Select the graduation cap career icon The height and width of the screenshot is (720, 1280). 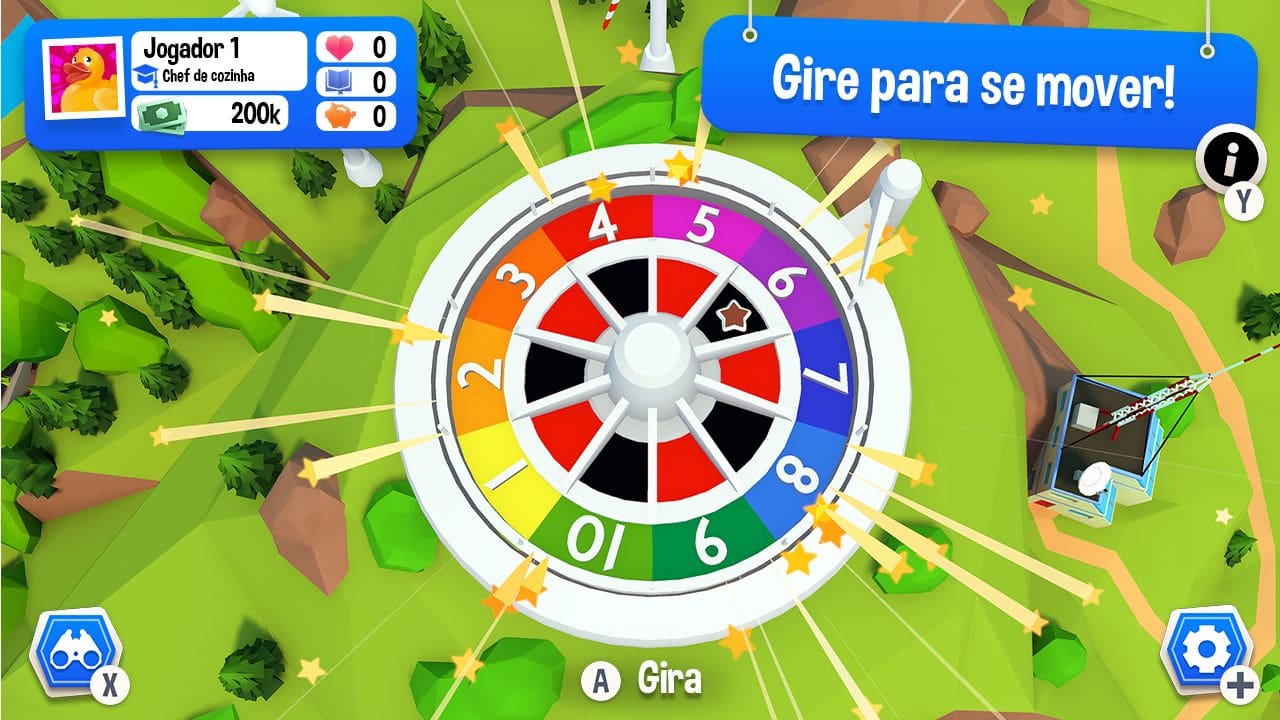click(x=148, y=73)
